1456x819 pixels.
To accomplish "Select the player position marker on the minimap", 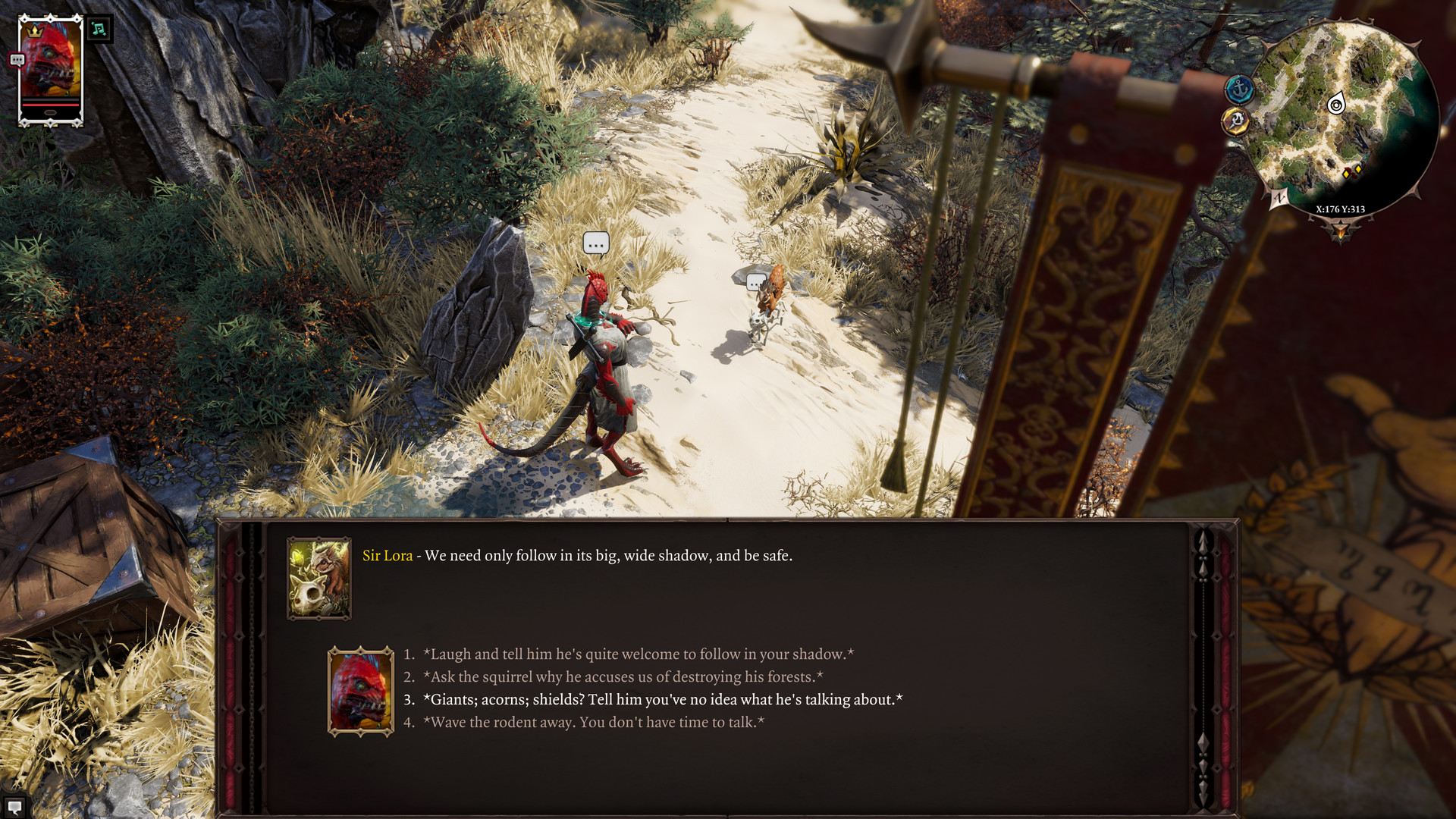I will coord(1336,105).
